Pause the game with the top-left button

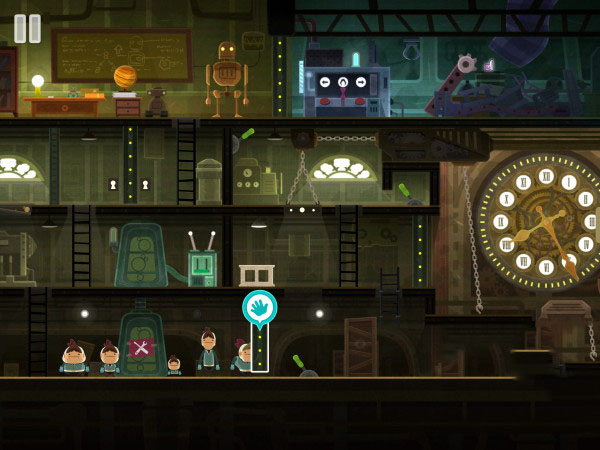28,28
